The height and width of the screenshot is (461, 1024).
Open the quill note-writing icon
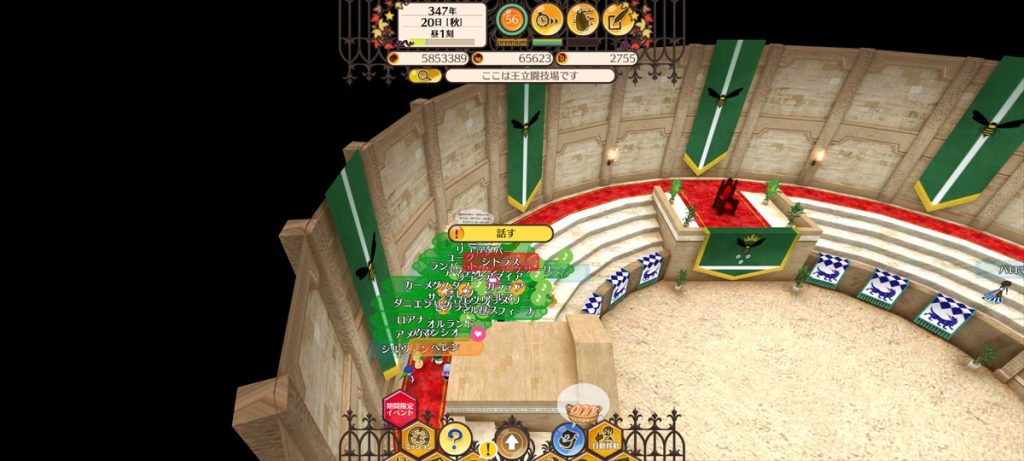[619, 18]
